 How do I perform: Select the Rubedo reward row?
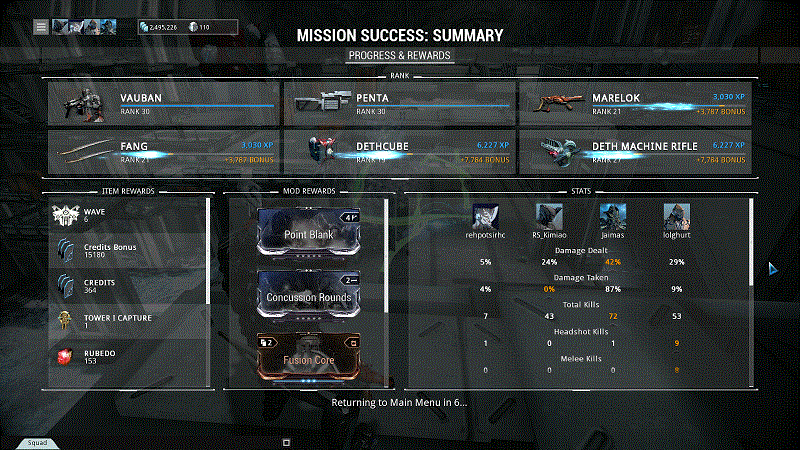click(128, 357)
